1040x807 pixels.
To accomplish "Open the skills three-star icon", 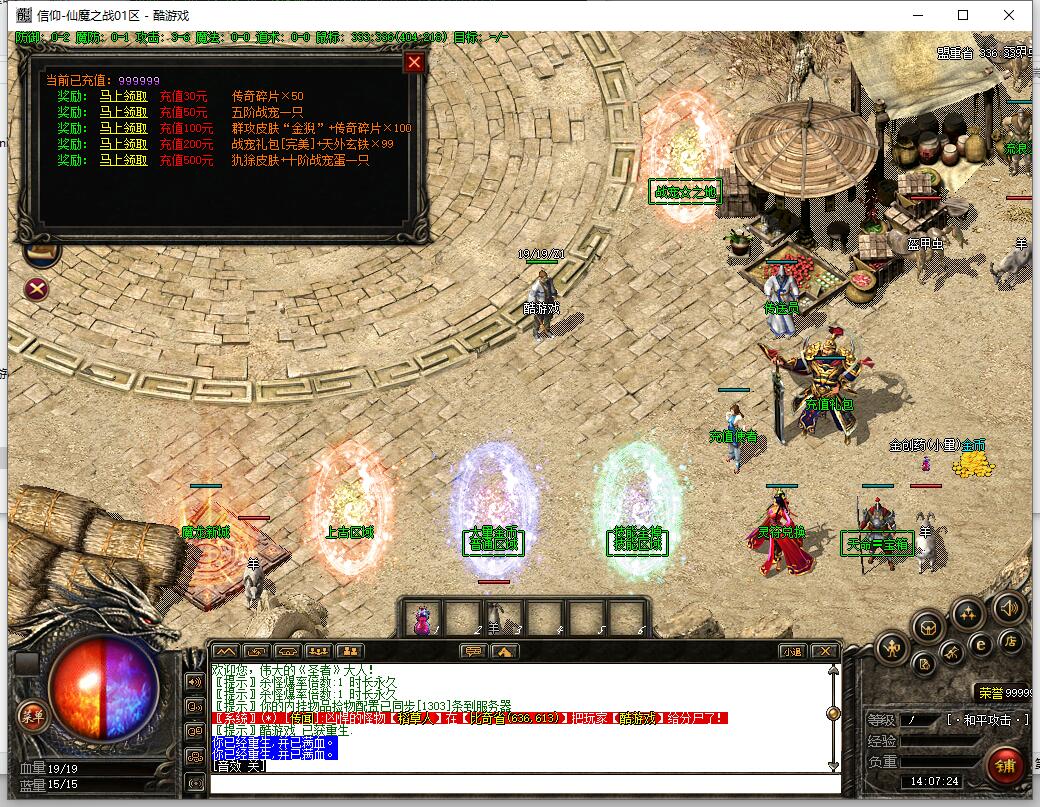I will coord(967,614).
